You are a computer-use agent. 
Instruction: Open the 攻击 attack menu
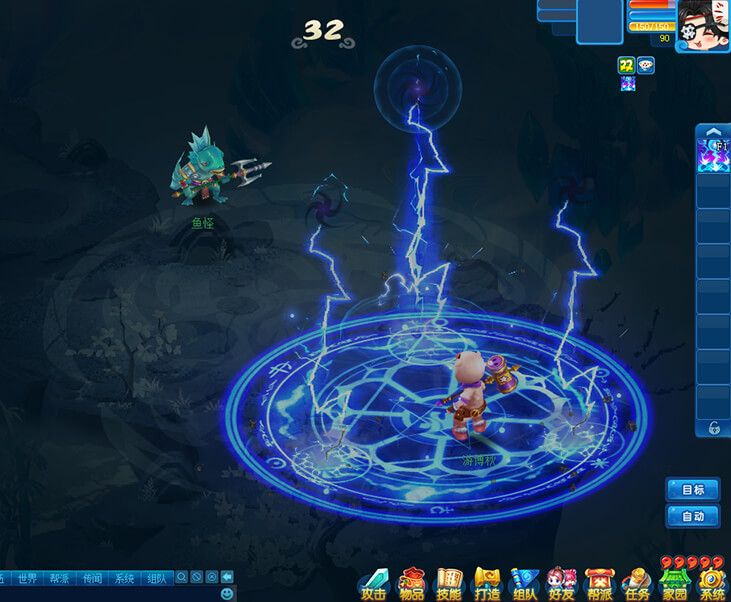(373, 584)
